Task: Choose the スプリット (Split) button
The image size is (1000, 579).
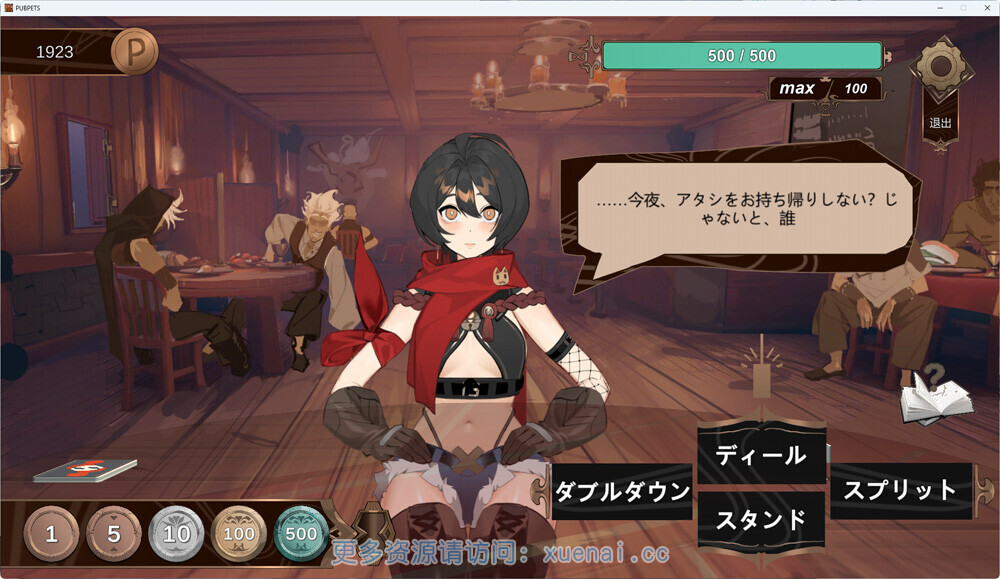Action: coord(900,490)
